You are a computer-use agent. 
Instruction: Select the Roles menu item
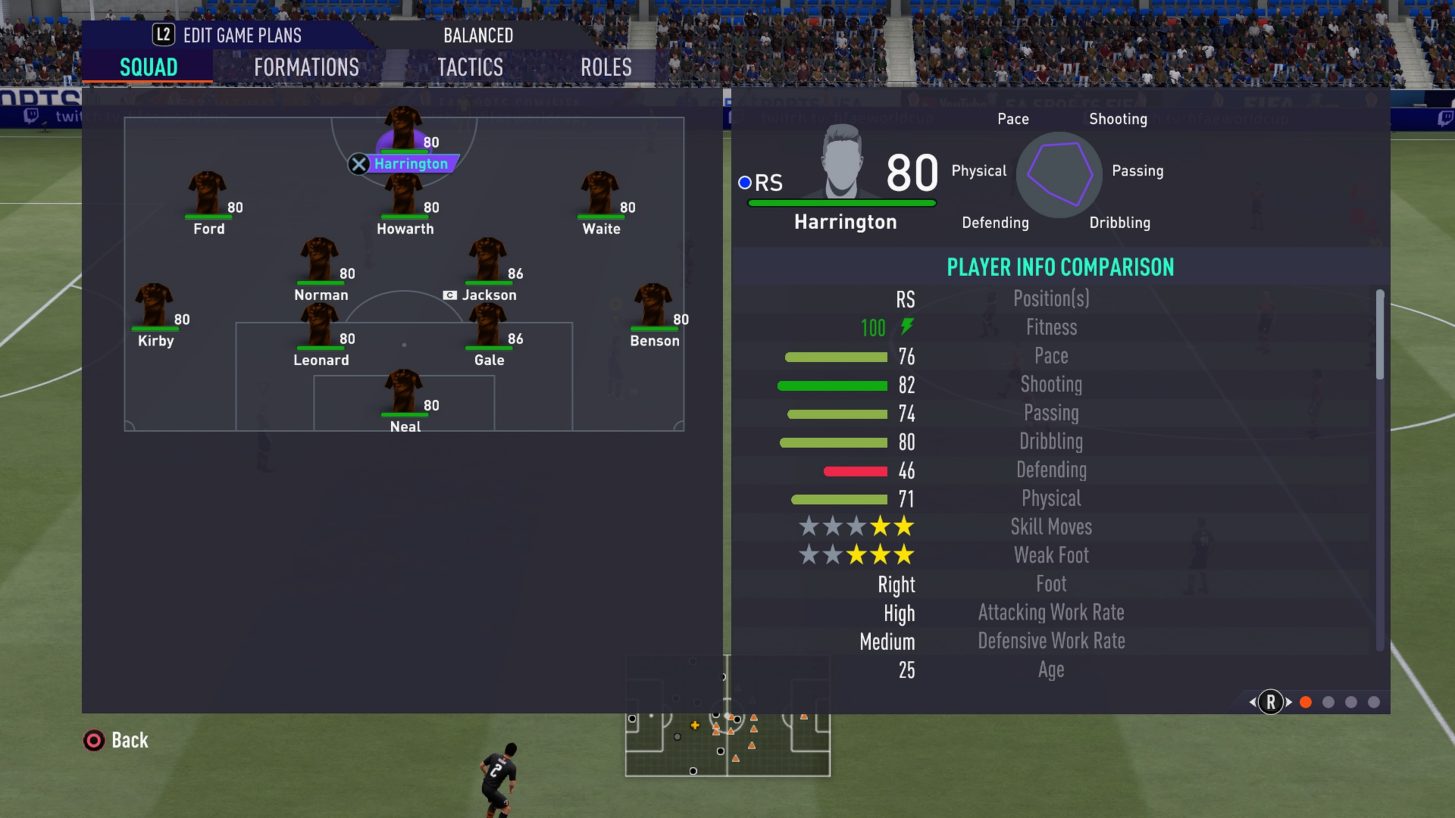[606, 67]
